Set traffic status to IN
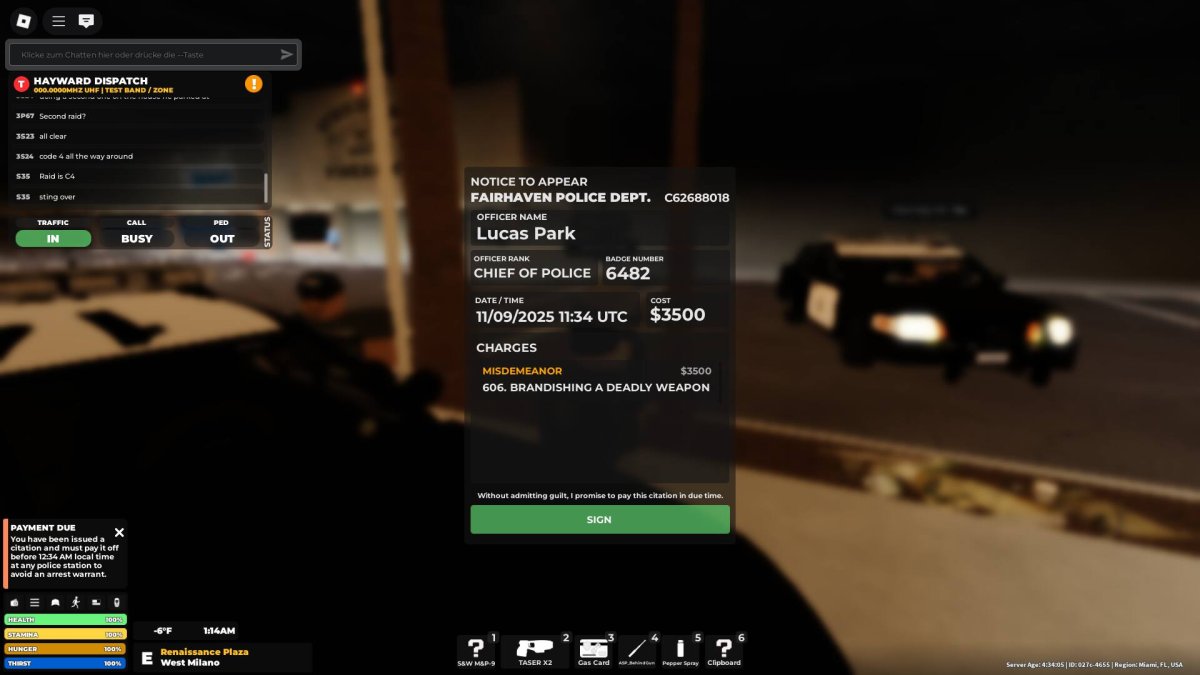This screenshot has height=675, width=1200. click(53, 239)
